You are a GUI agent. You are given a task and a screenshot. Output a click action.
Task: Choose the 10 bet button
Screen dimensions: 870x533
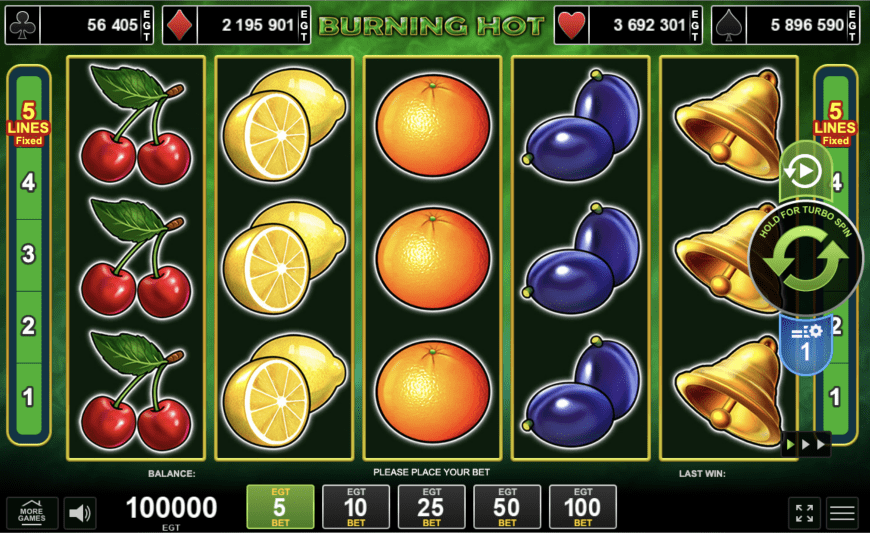point(356,507)
